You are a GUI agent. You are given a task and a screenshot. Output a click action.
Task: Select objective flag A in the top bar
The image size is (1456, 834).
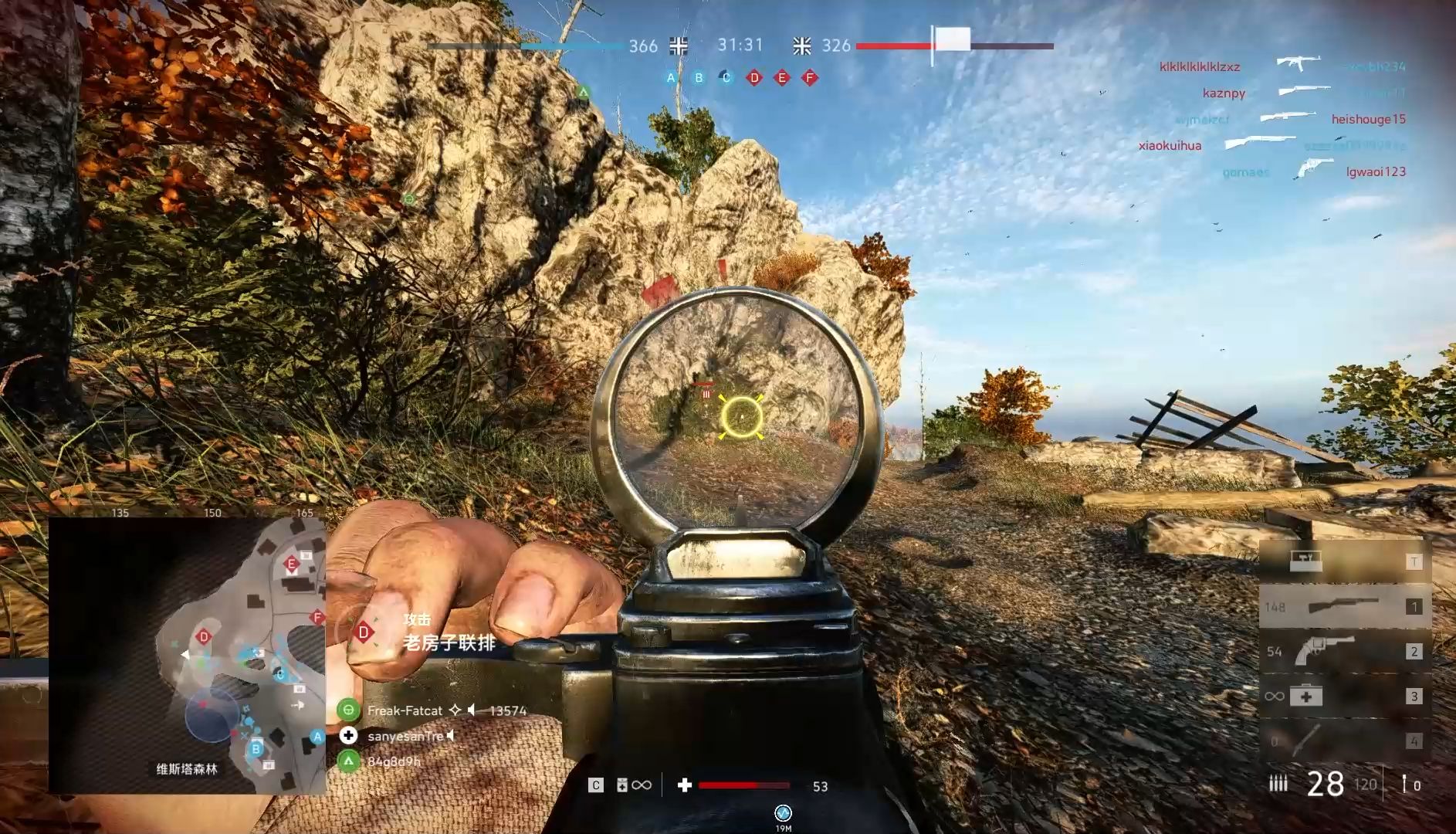pyautogui.click(x=671, y=77)
